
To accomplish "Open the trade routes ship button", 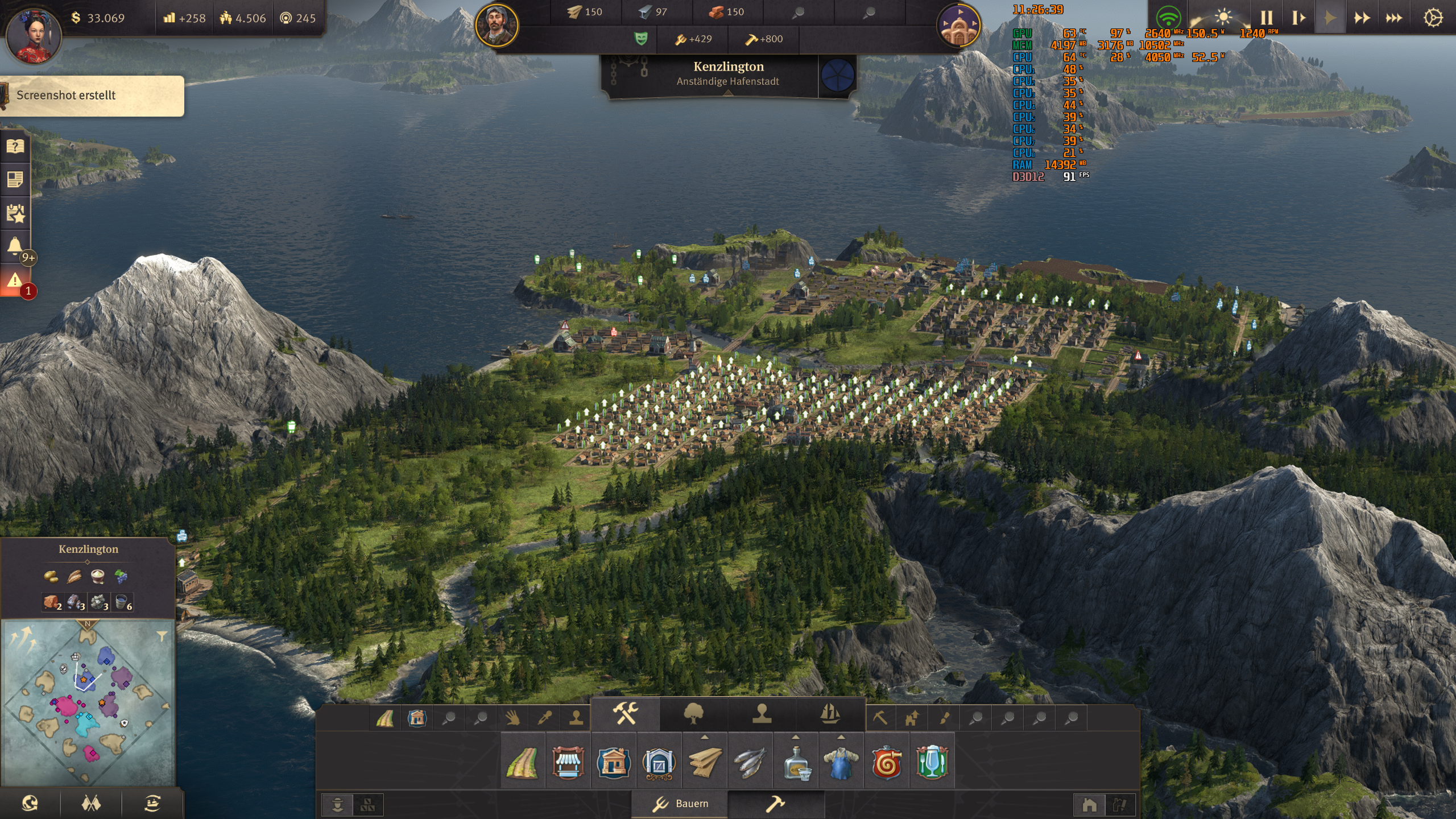I will (152, 803).
